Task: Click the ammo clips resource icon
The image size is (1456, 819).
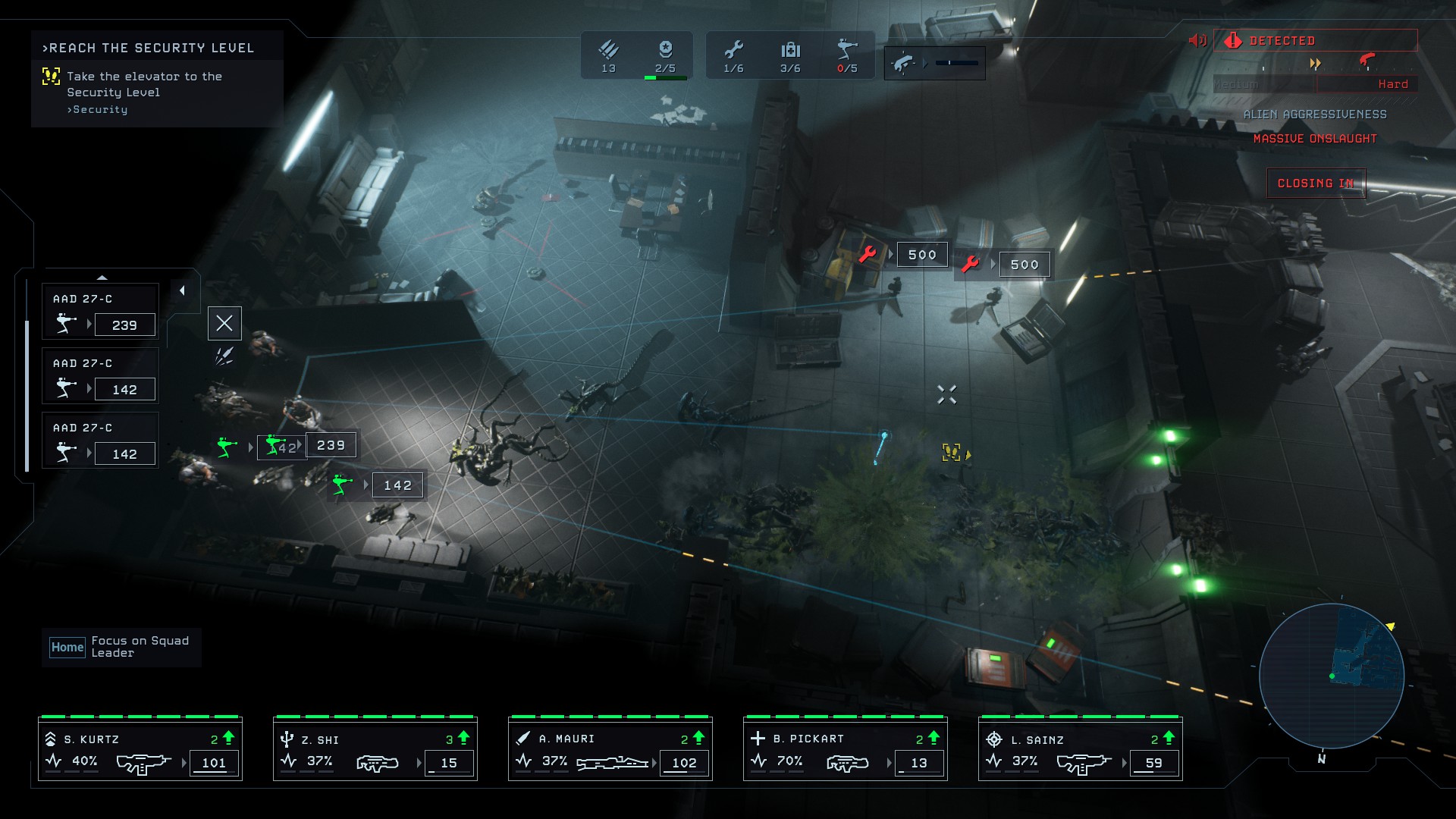Action: pyautogui.click(x=608, y=51)
